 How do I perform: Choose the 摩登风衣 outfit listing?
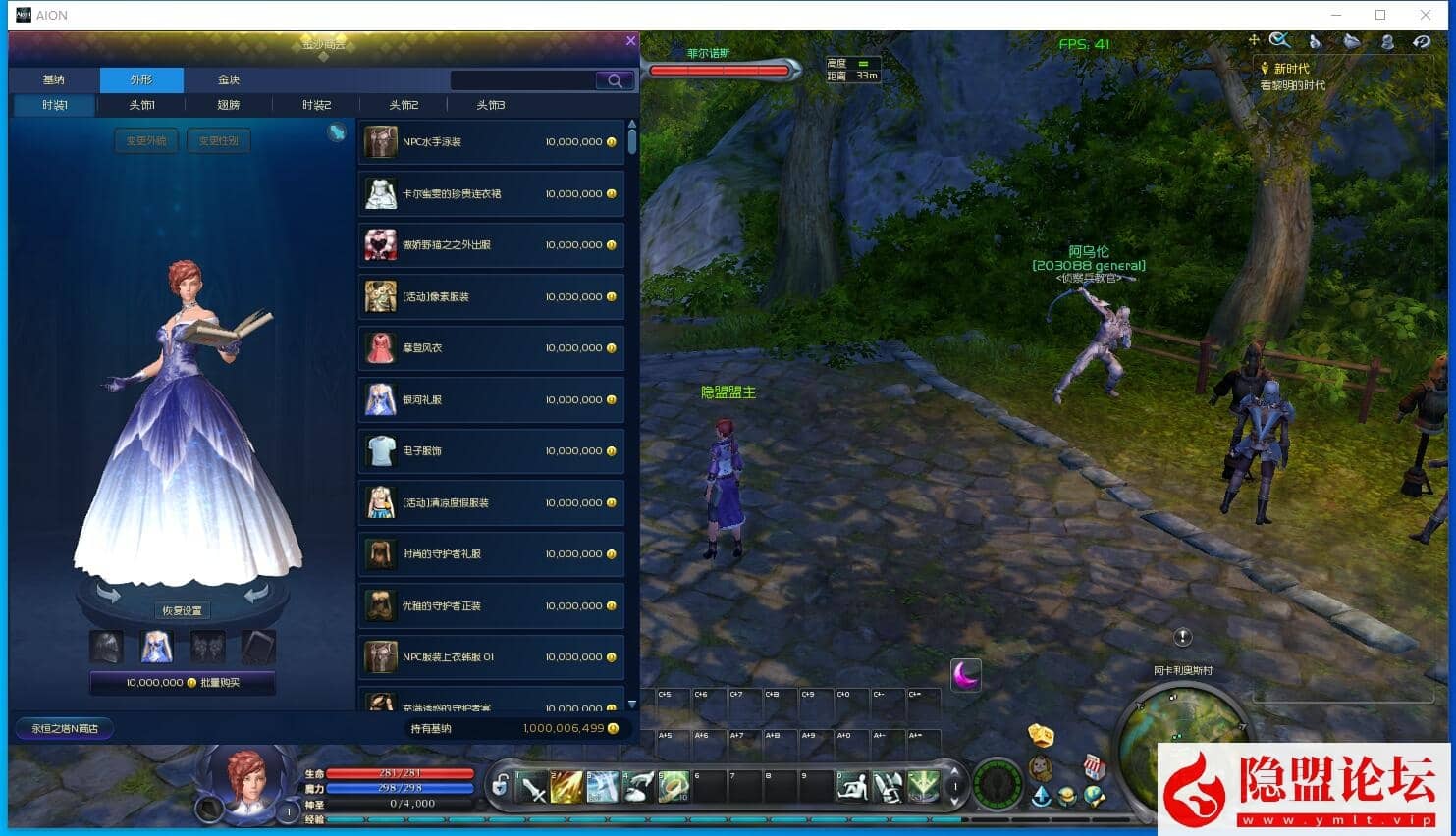(x=491, y=348)
